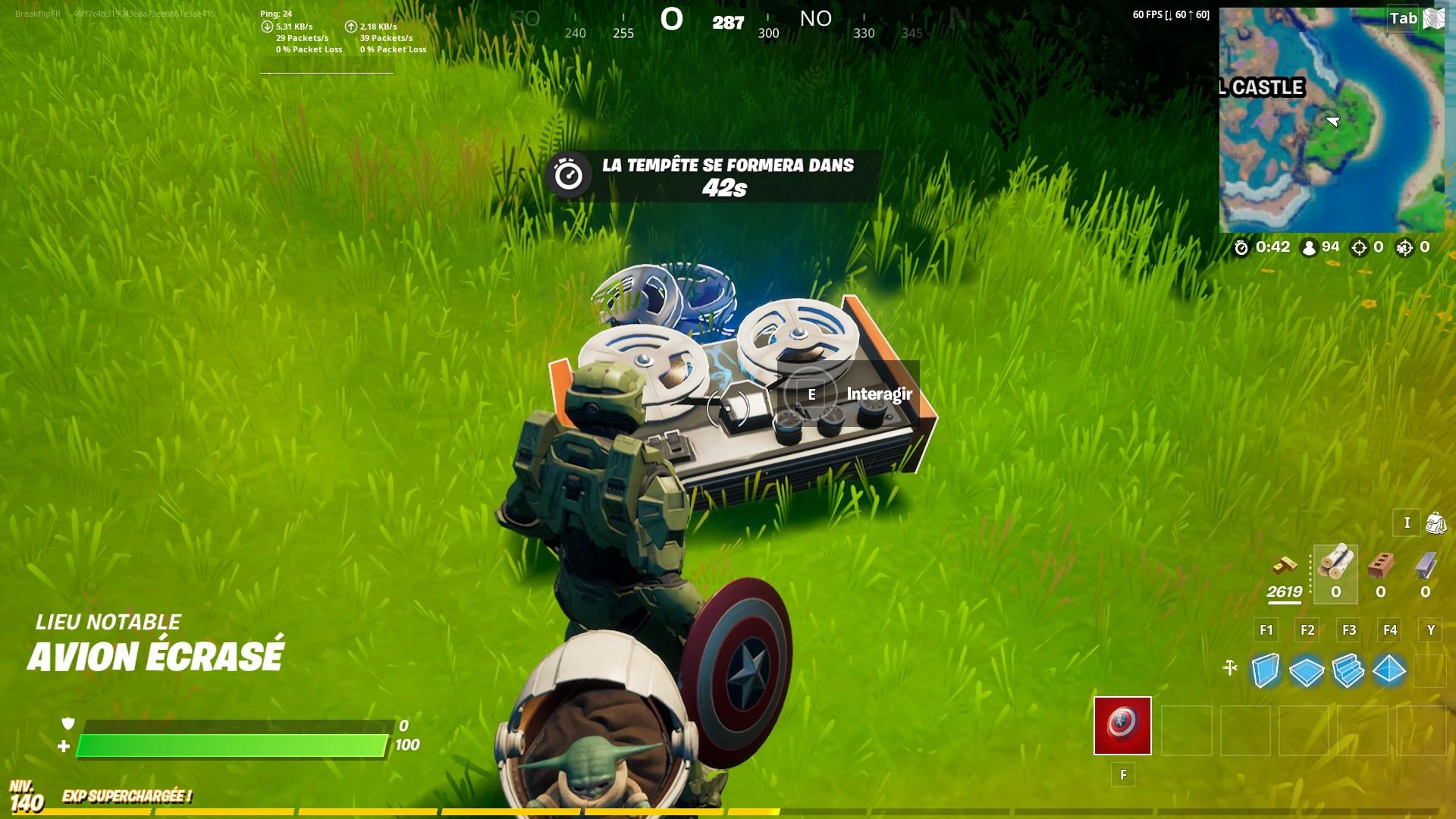Screen dimensions: 1456x819
Task: Click the harvesting tool icon beside build pieces
Action: tap(1230, 669)
